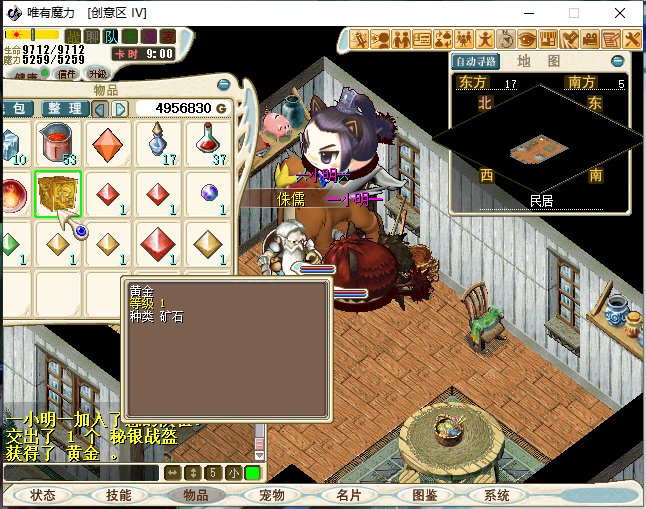Open the 宠物 pet menu
Image resolution: width=646 pixels, height=509 pixels.
[271, 495]
